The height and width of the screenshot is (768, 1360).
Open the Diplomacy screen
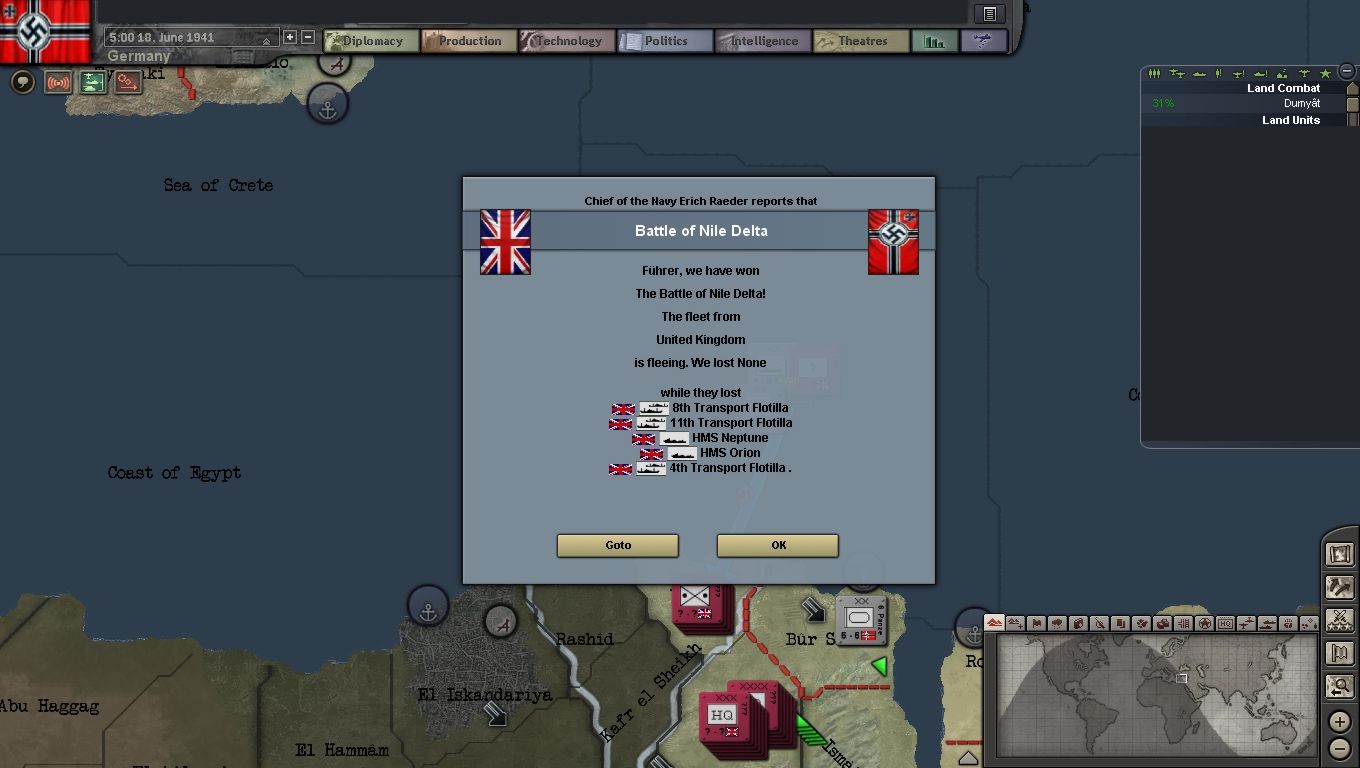coord(371,41)
